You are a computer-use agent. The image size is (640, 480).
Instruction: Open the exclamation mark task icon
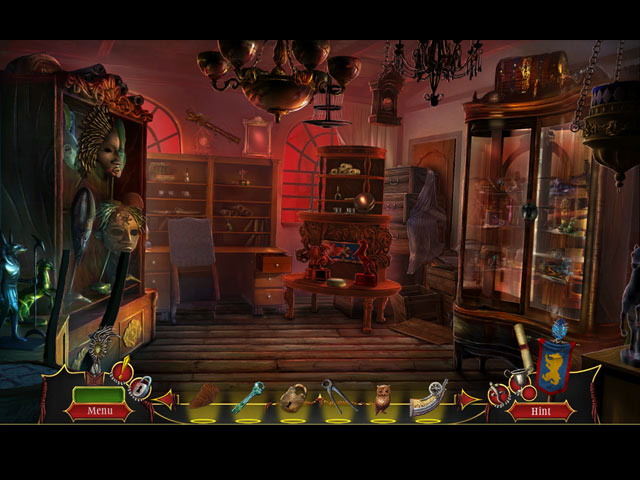coord(122,373)
